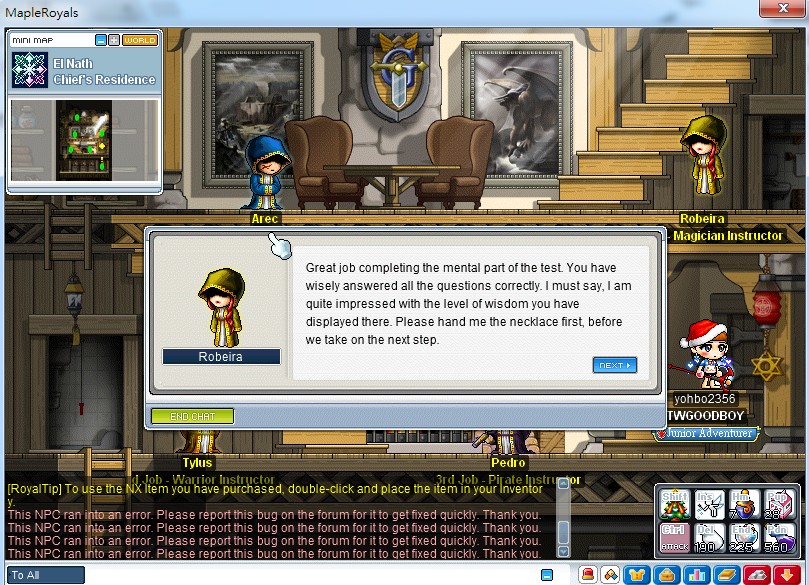
Task: Activate the Ins quickslot skill
Action: [x=709, y=505]
